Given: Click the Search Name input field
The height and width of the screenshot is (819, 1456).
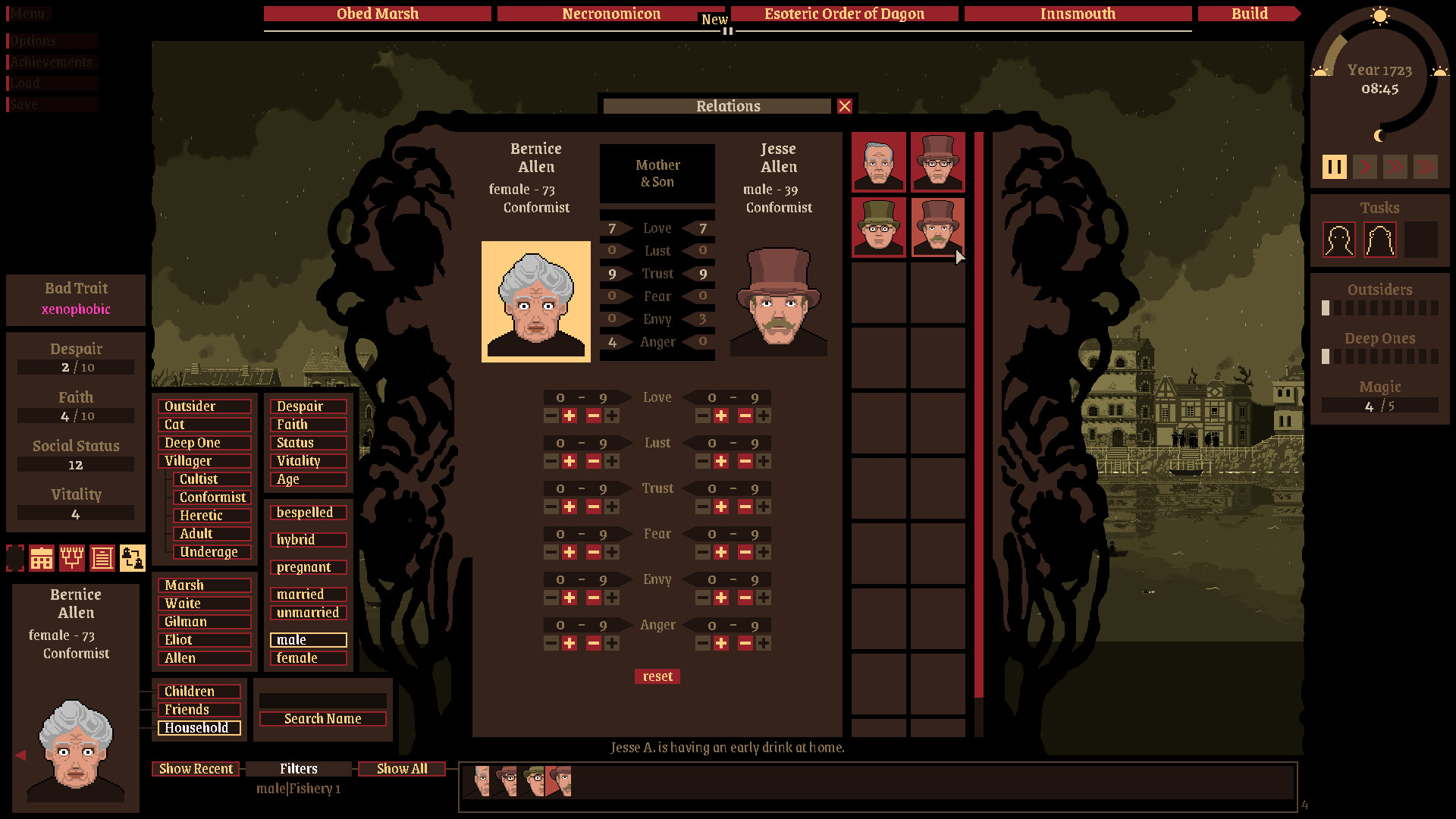Looking at the screenshot, I should coord(322,718).
